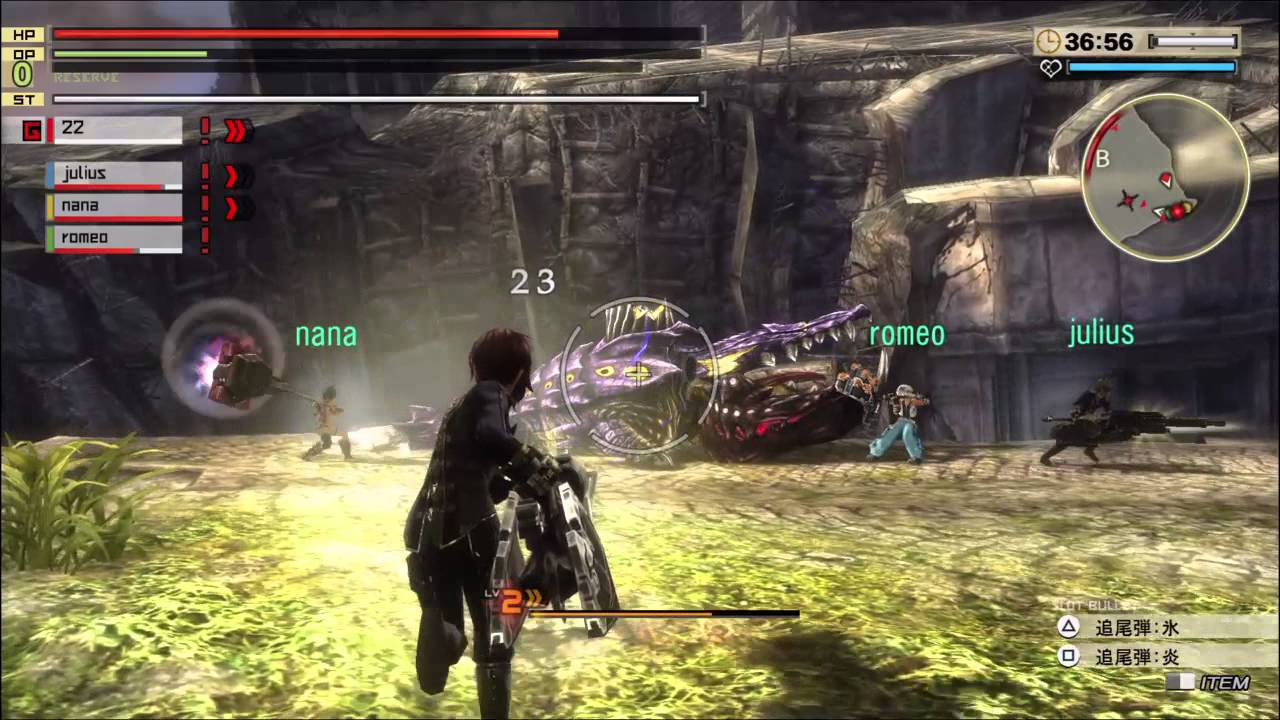Select nana in the party list
The height and width of the screenshot is (720, 1280).
click(114, 207)
